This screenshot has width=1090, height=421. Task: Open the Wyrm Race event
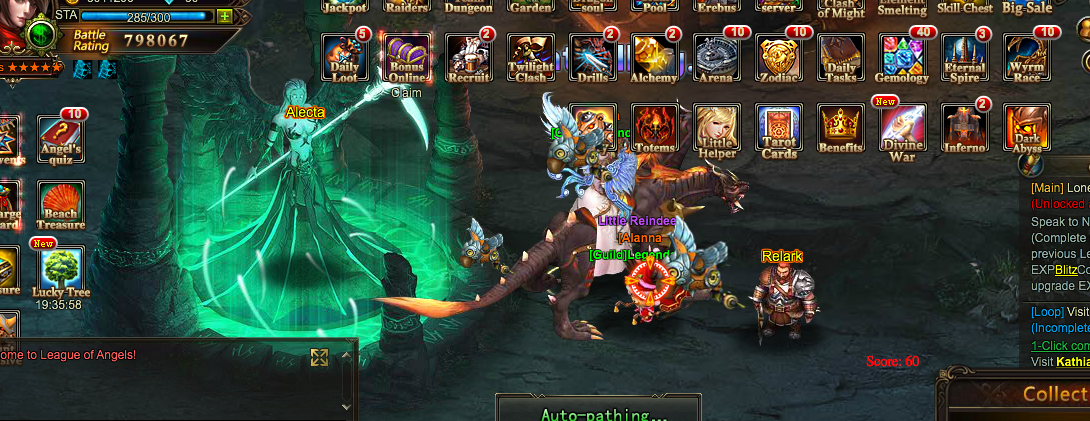pyautogui.click(x=1026, y=58)
